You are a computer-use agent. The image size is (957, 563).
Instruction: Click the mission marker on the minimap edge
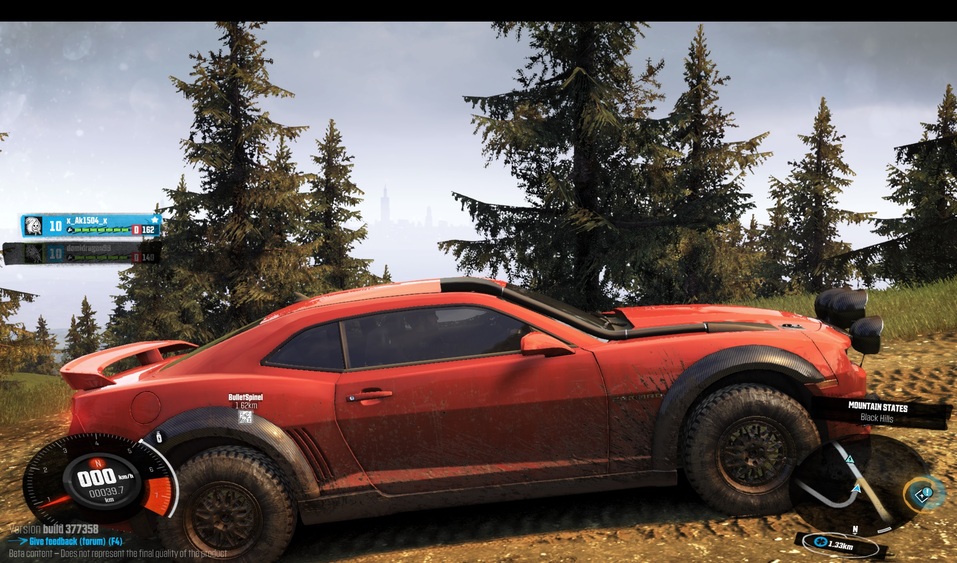(x=923, y=492)
